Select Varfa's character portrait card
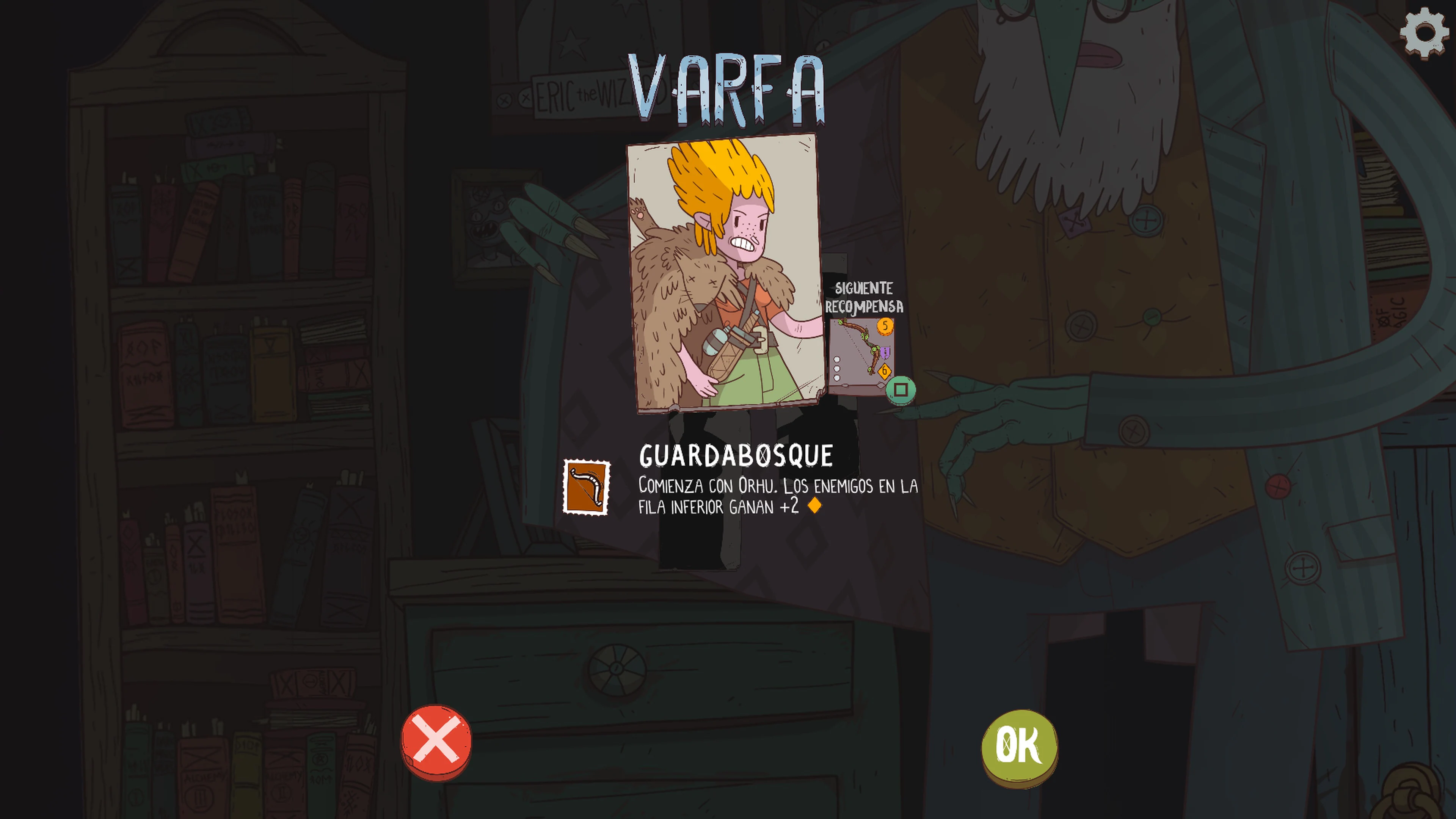This screenshot has width=1456, height=819. pos(725,272)
